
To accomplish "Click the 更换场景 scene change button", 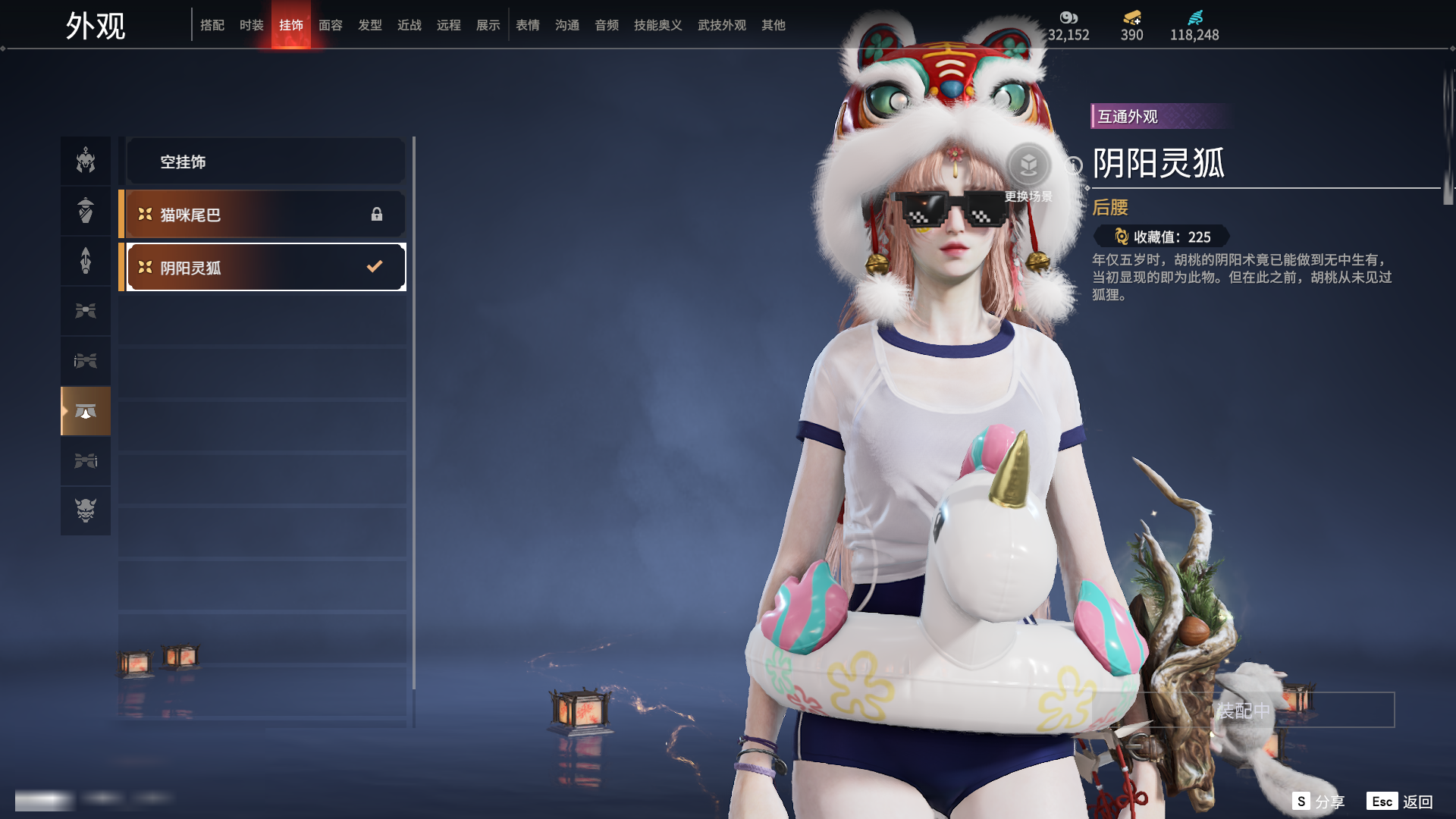I will tap(1028, 167).
